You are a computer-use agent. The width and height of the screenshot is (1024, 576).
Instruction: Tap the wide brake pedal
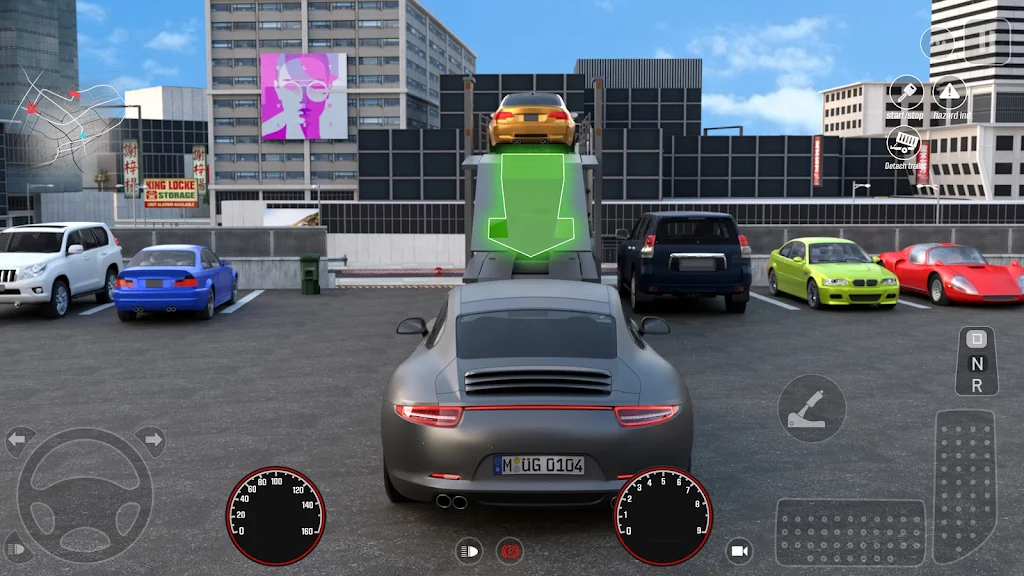(850, 532)
